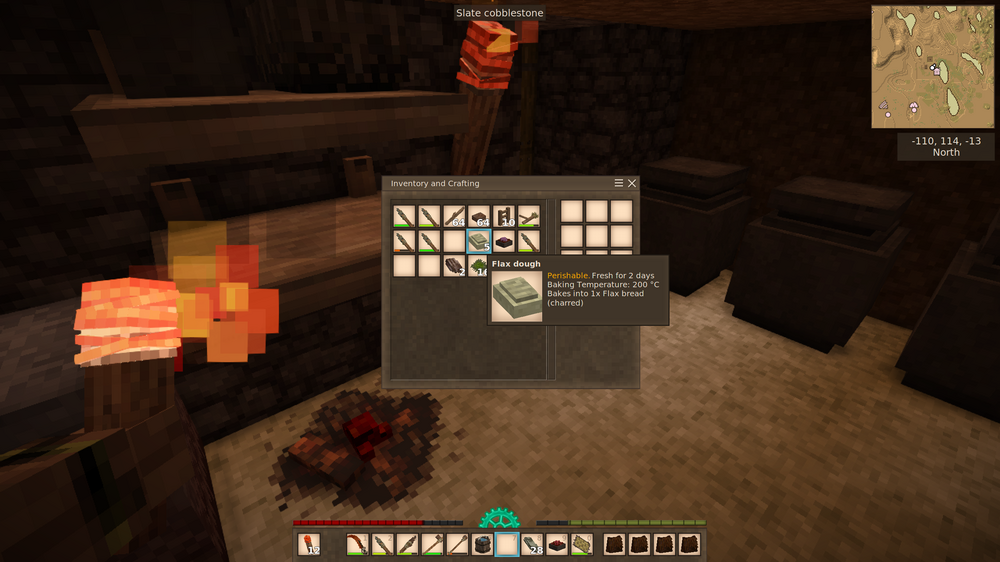Select the wooden bucket in the hotbar
The image size is (1000, 562).
coord(482,545)
